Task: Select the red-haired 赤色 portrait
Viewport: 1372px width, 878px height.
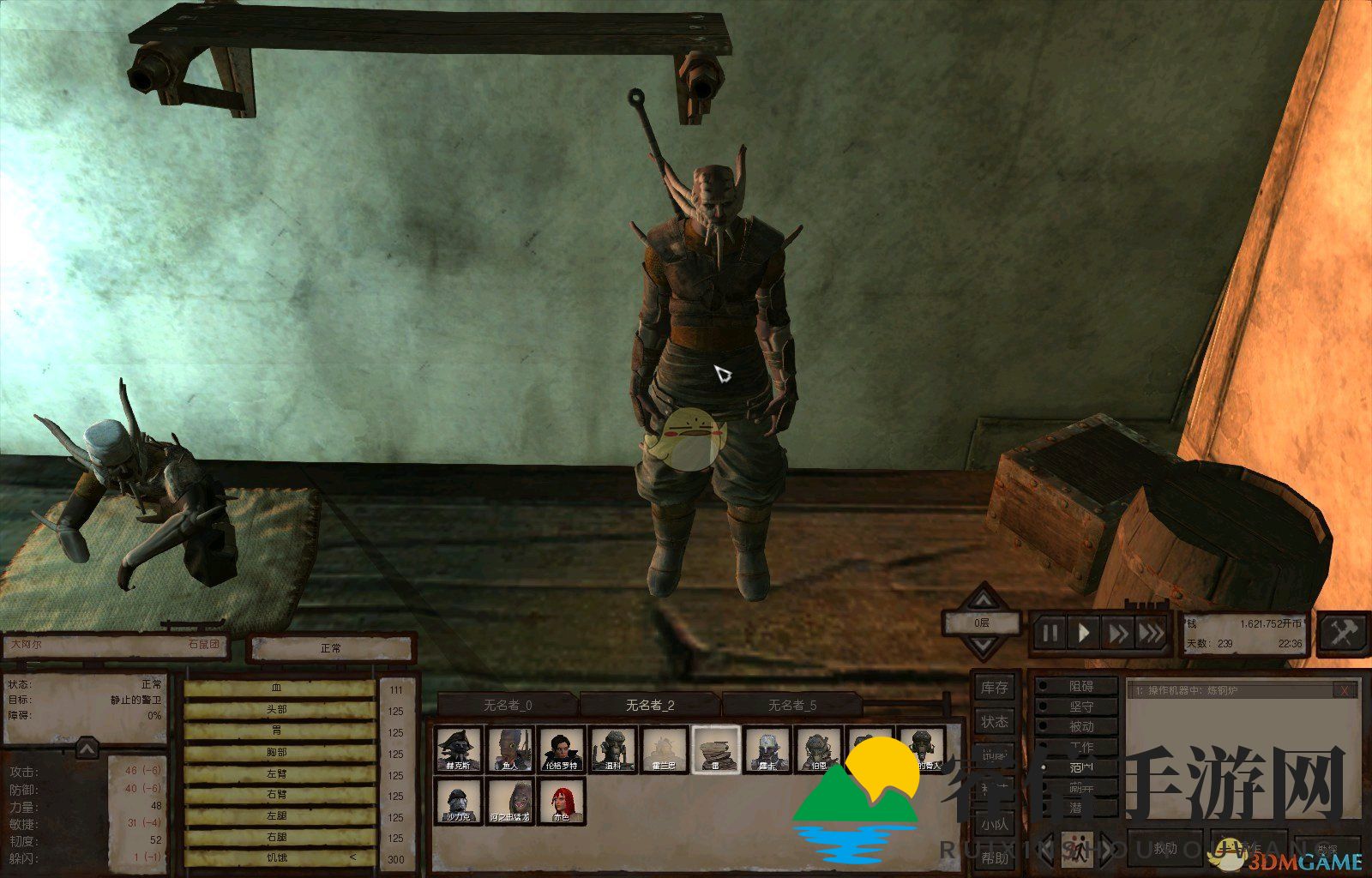Action: tap(562, 802)
